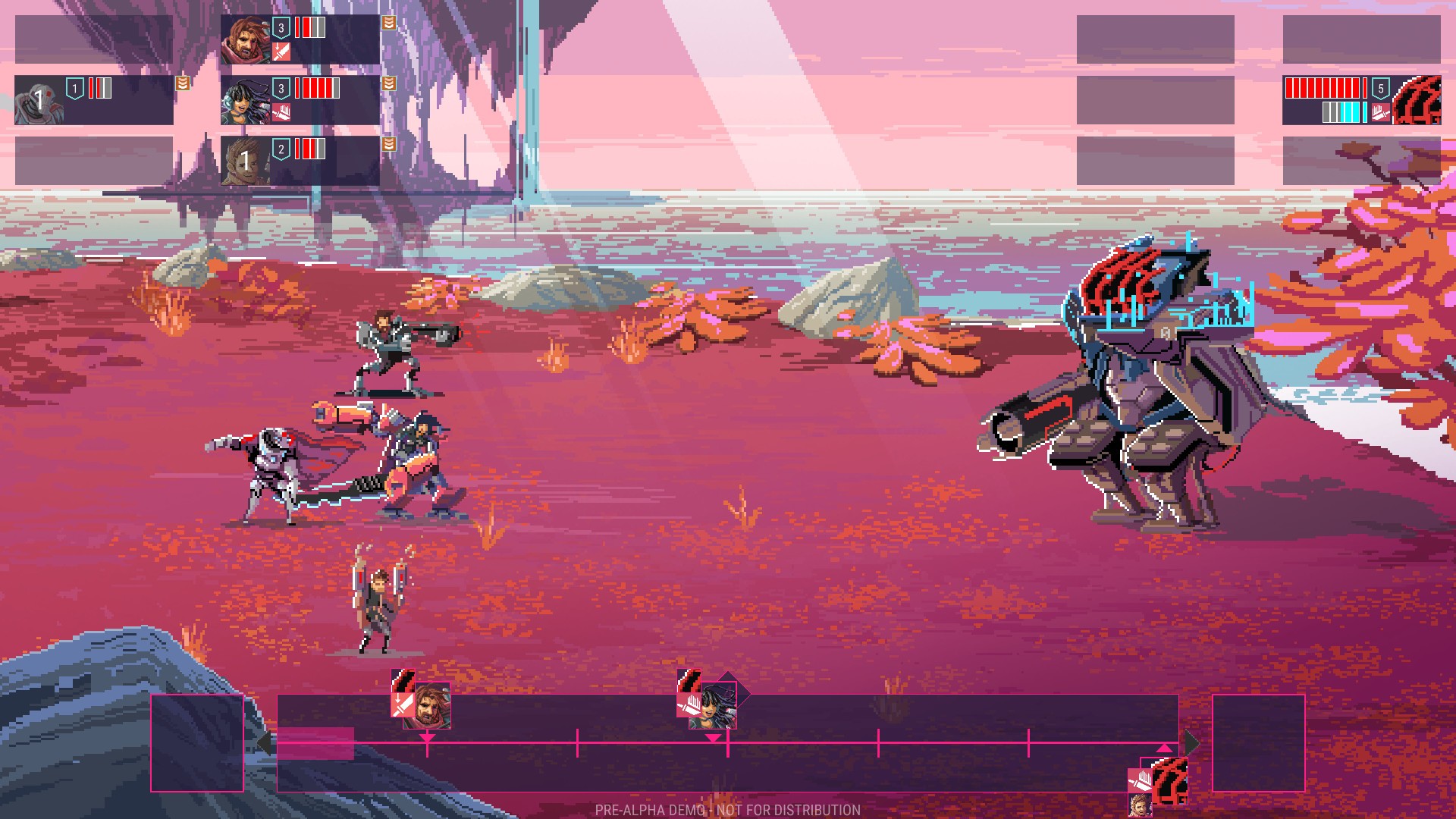The image size is (1456, 819).
Task: Click the enemy's red health bar
Action: pyautogui.click(x=1321, y=87)
